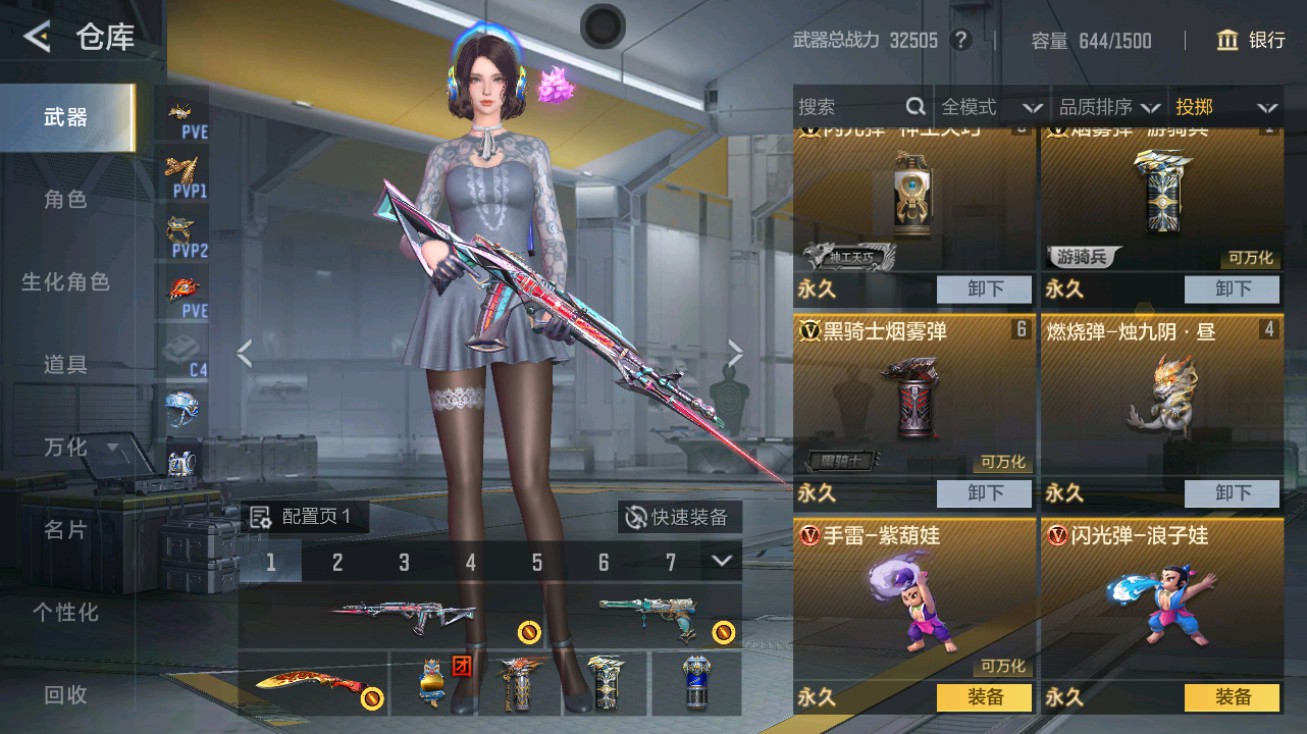Select loadout page 3
Viewport: 1307px width, 734px height.
pyautogui.click(x=403, y=560)
